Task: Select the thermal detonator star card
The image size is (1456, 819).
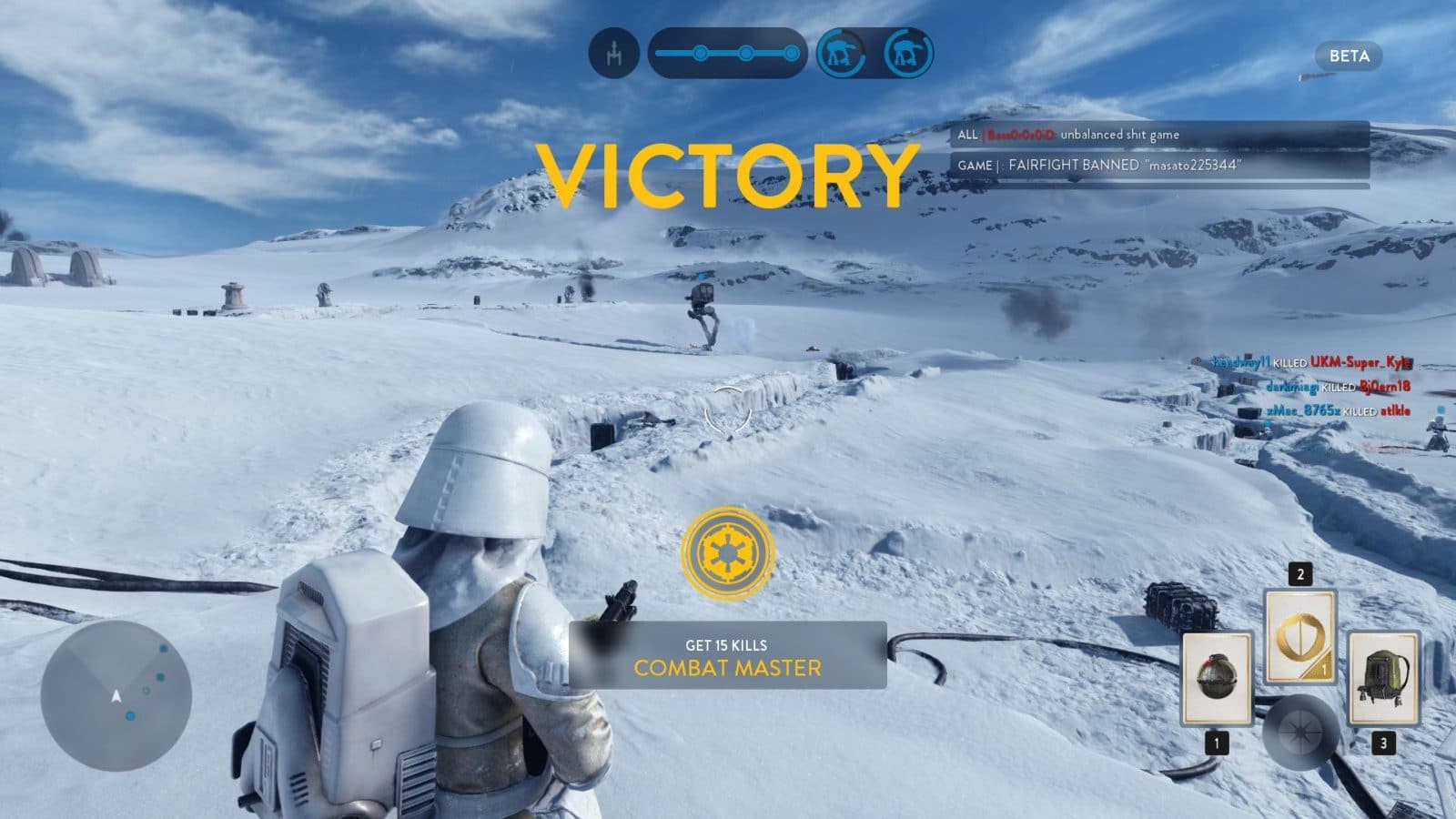Action: pos(1217,680)
